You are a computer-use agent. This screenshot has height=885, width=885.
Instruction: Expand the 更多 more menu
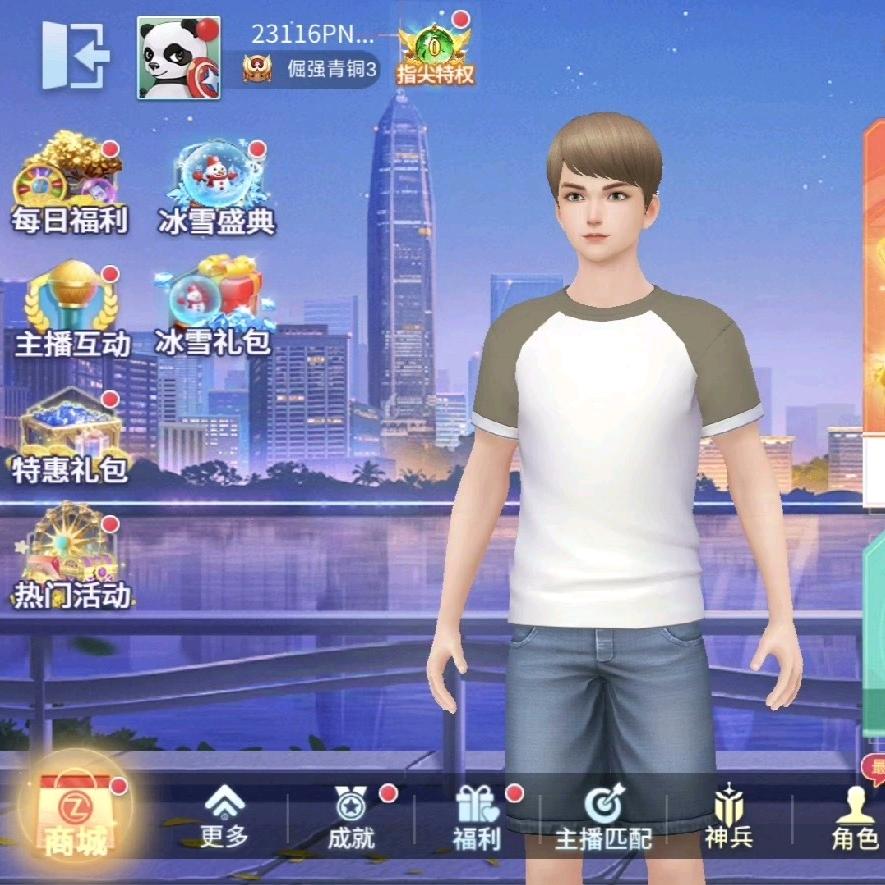pos(224,816)
